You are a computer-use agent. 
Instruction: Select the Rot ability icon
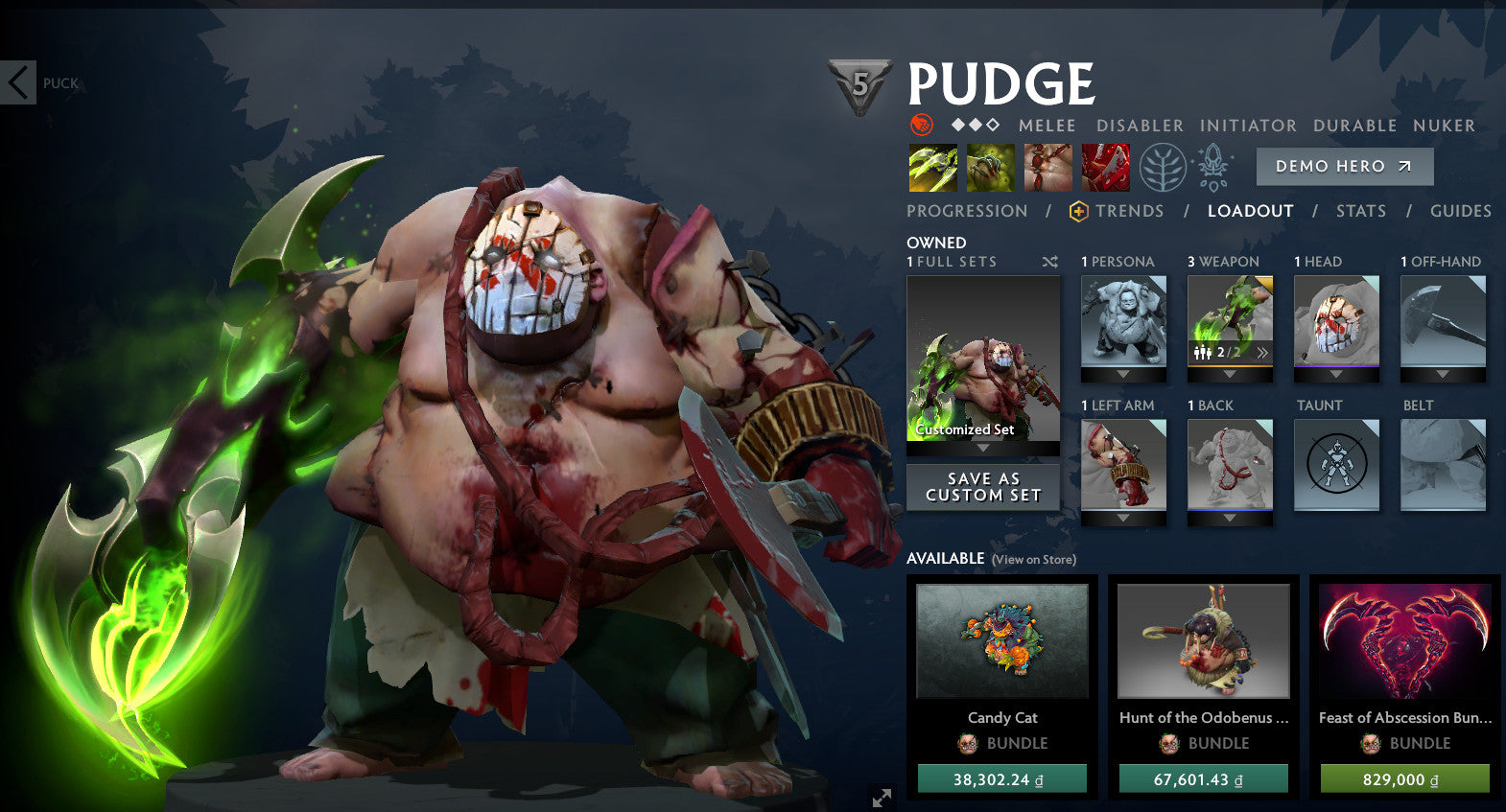[x=990, y=166]
